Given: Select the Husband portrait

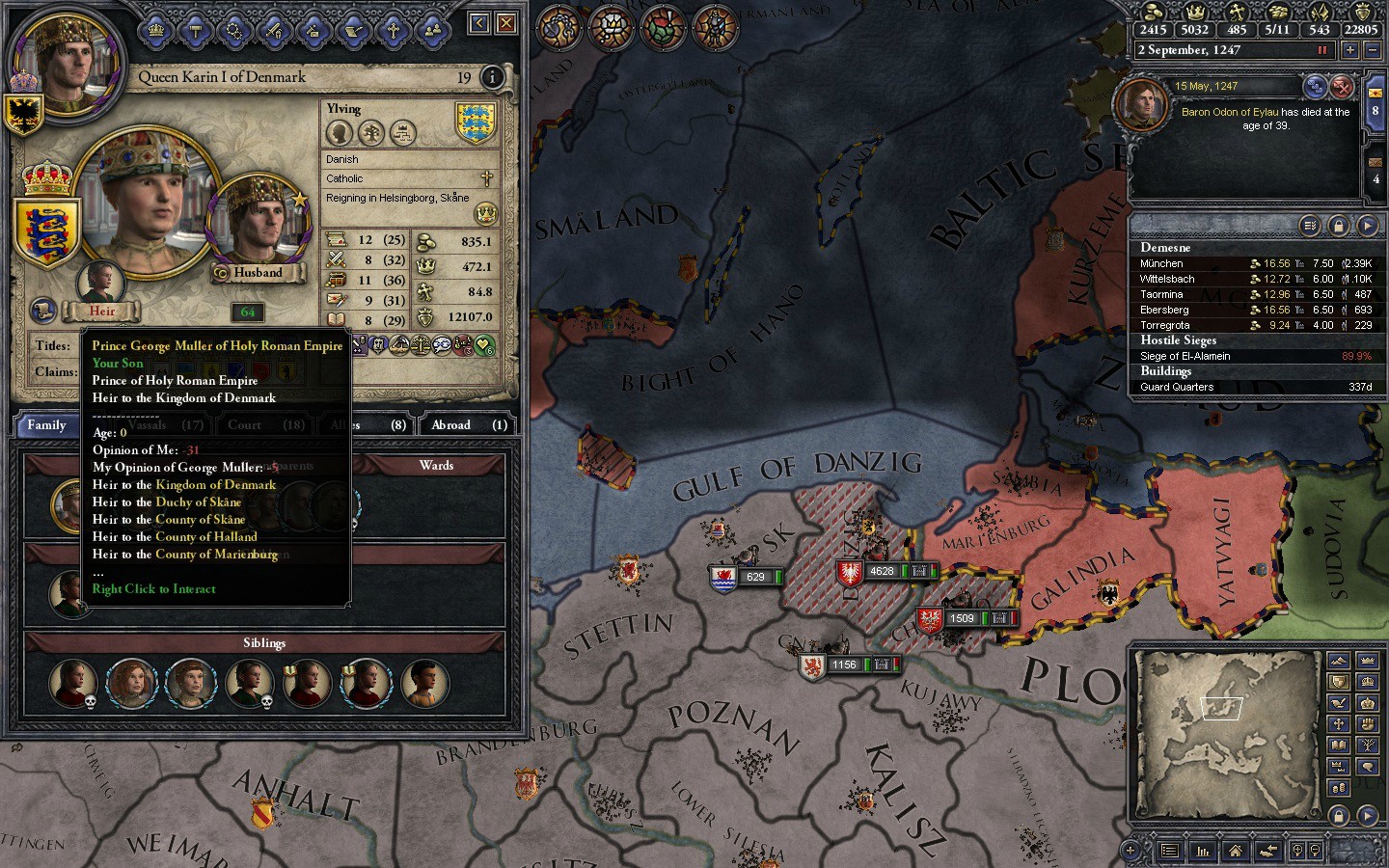Looking at the screenshot, I should tap(259, 227).
